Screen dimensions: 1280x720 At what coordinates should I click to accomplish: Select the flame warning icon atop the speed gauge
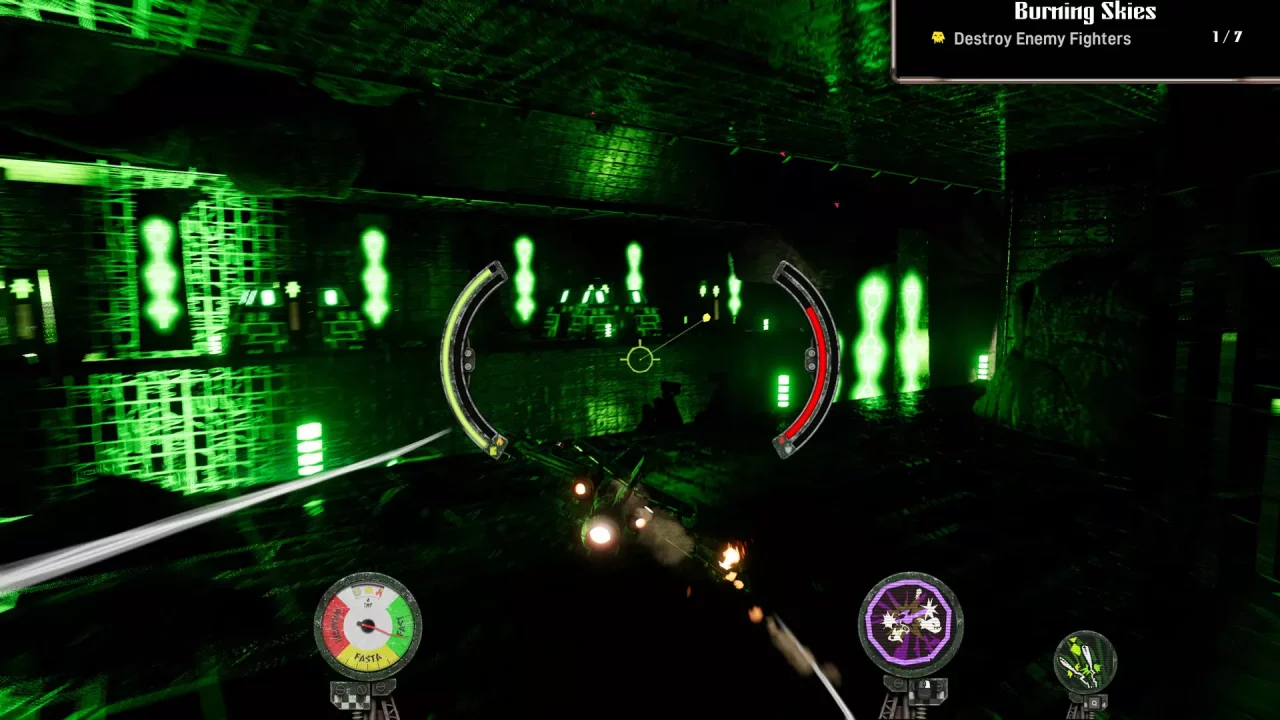tap(379, 593)
